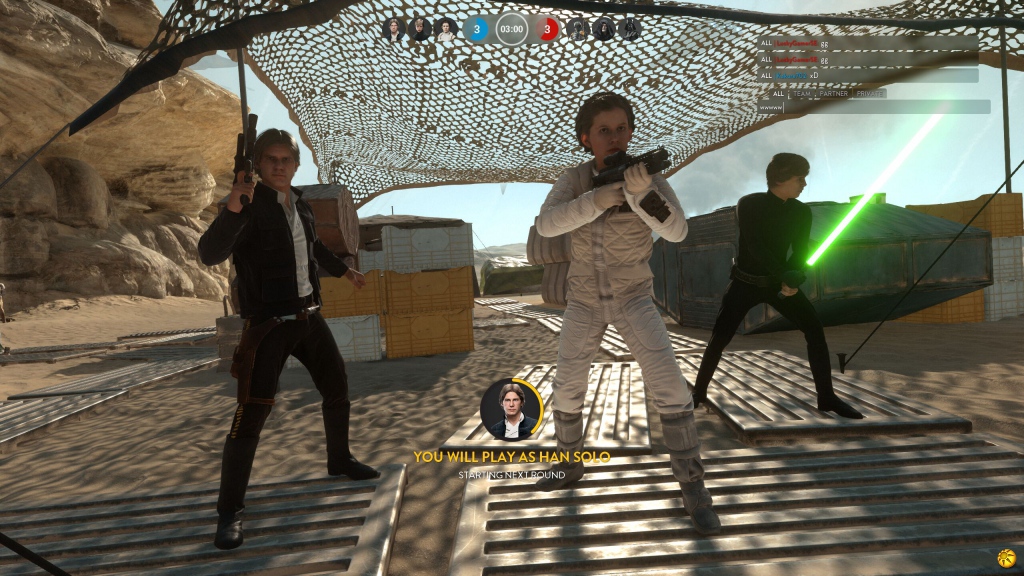Click Boba Fett's portrait in top bar

point(578,29)
